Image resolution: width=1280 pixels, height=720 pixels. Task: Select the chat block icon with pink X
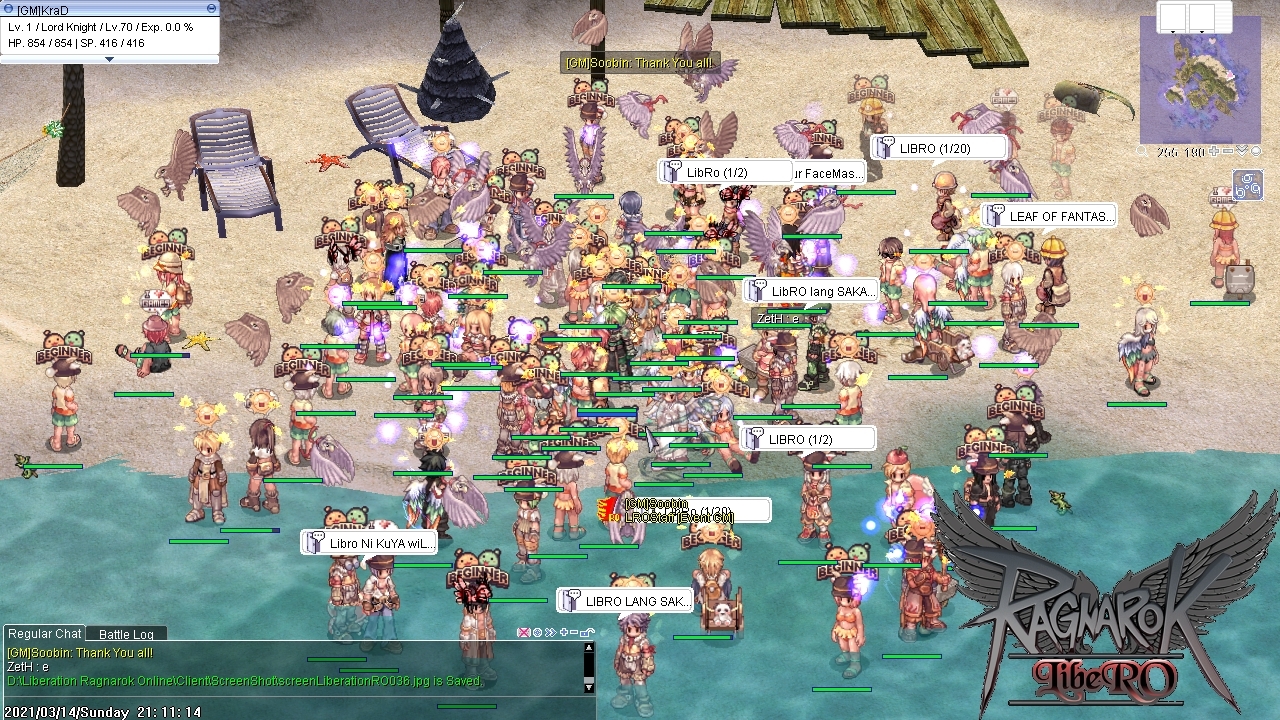point(524,632)
